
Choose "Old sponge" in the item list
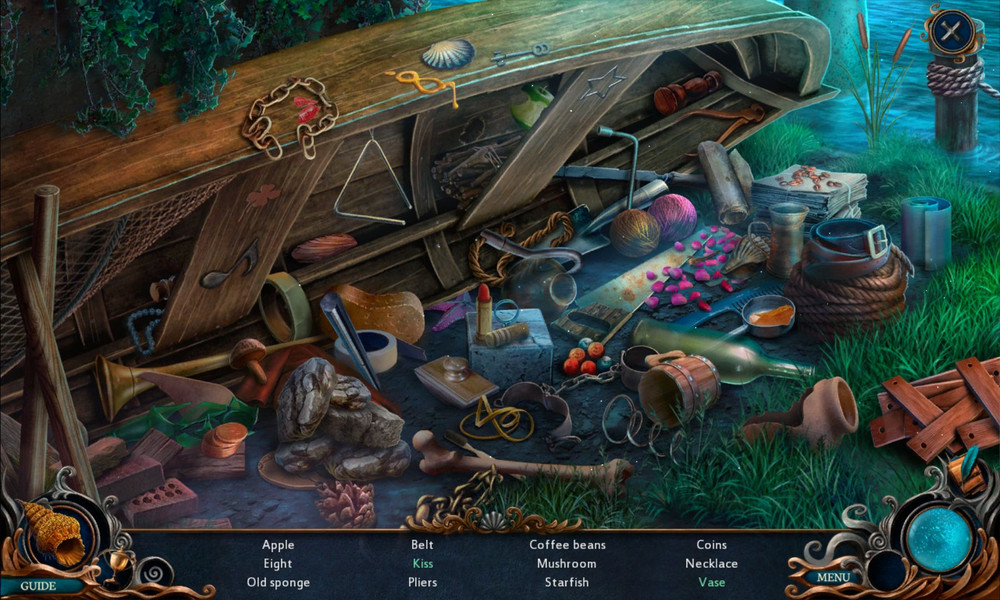pyautogui.click(x=278, y=582)
